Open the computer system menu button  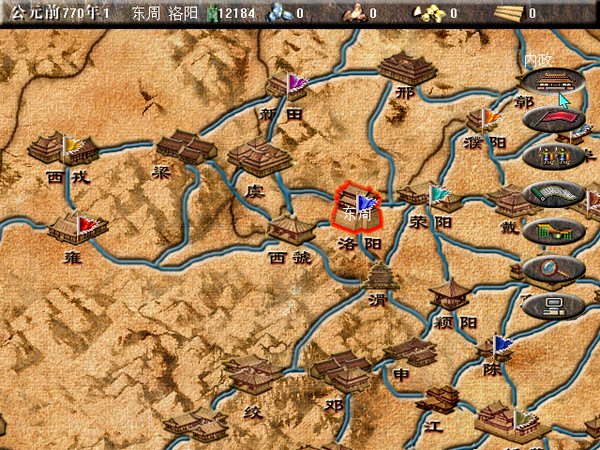point(553,304)
